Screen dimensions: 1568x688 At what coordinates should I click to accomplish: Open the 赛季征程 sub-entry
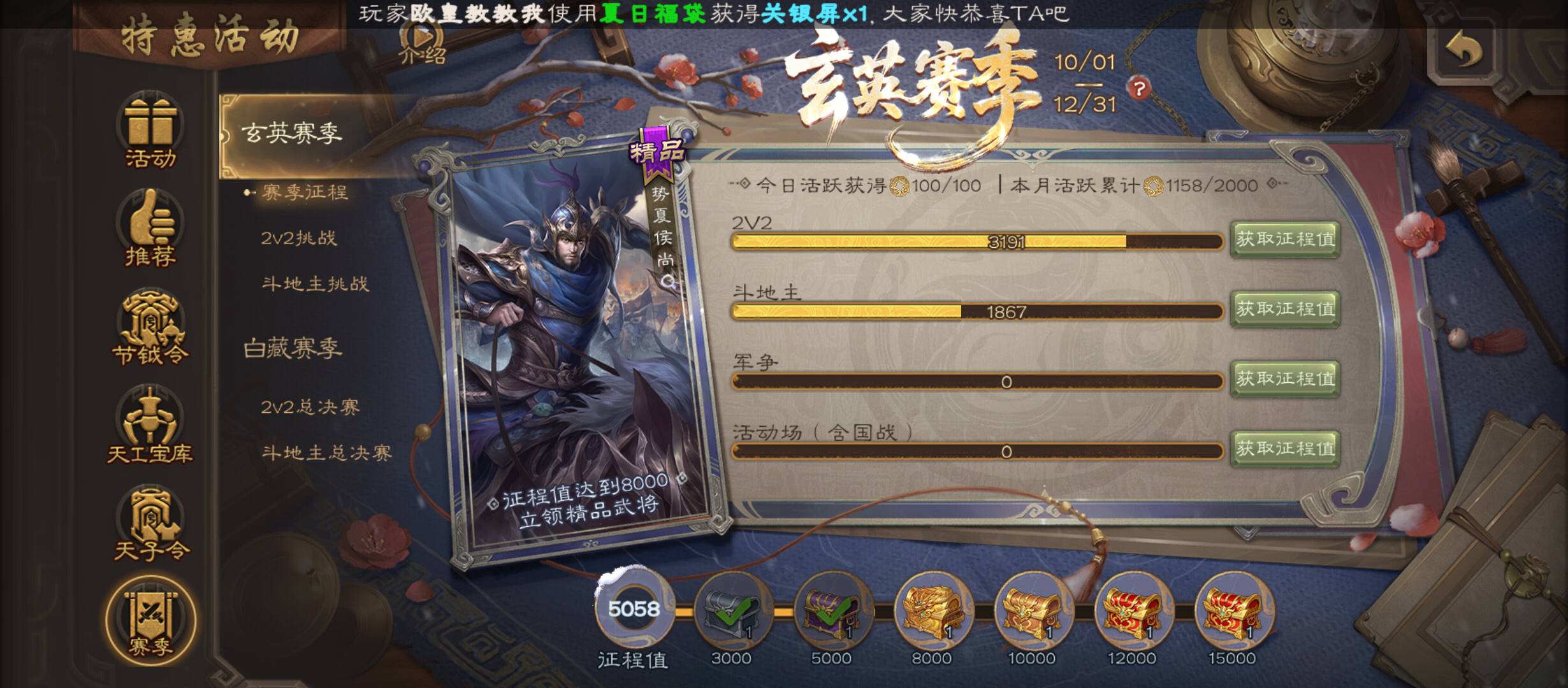tap(305, 192)
